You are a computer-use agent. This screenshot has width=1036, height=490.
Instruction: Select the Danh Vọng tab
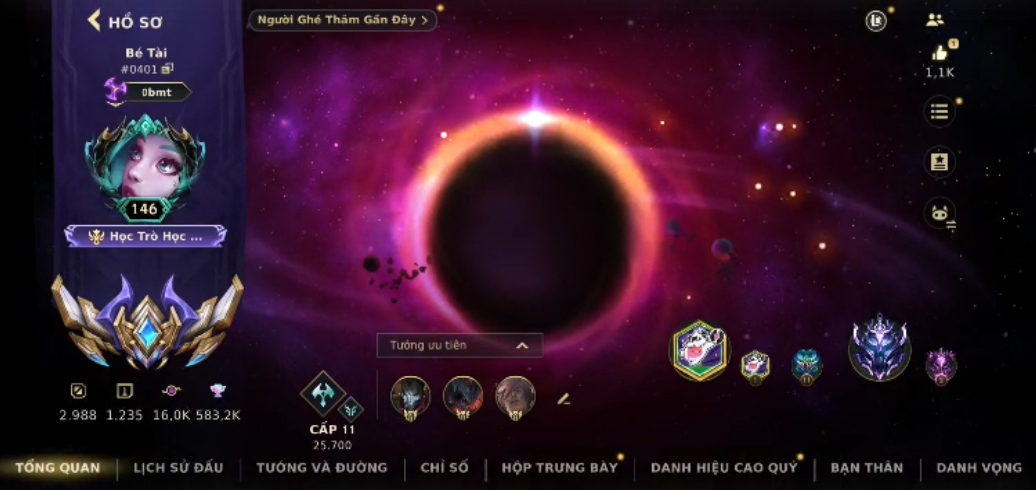(x=979, y=468)
